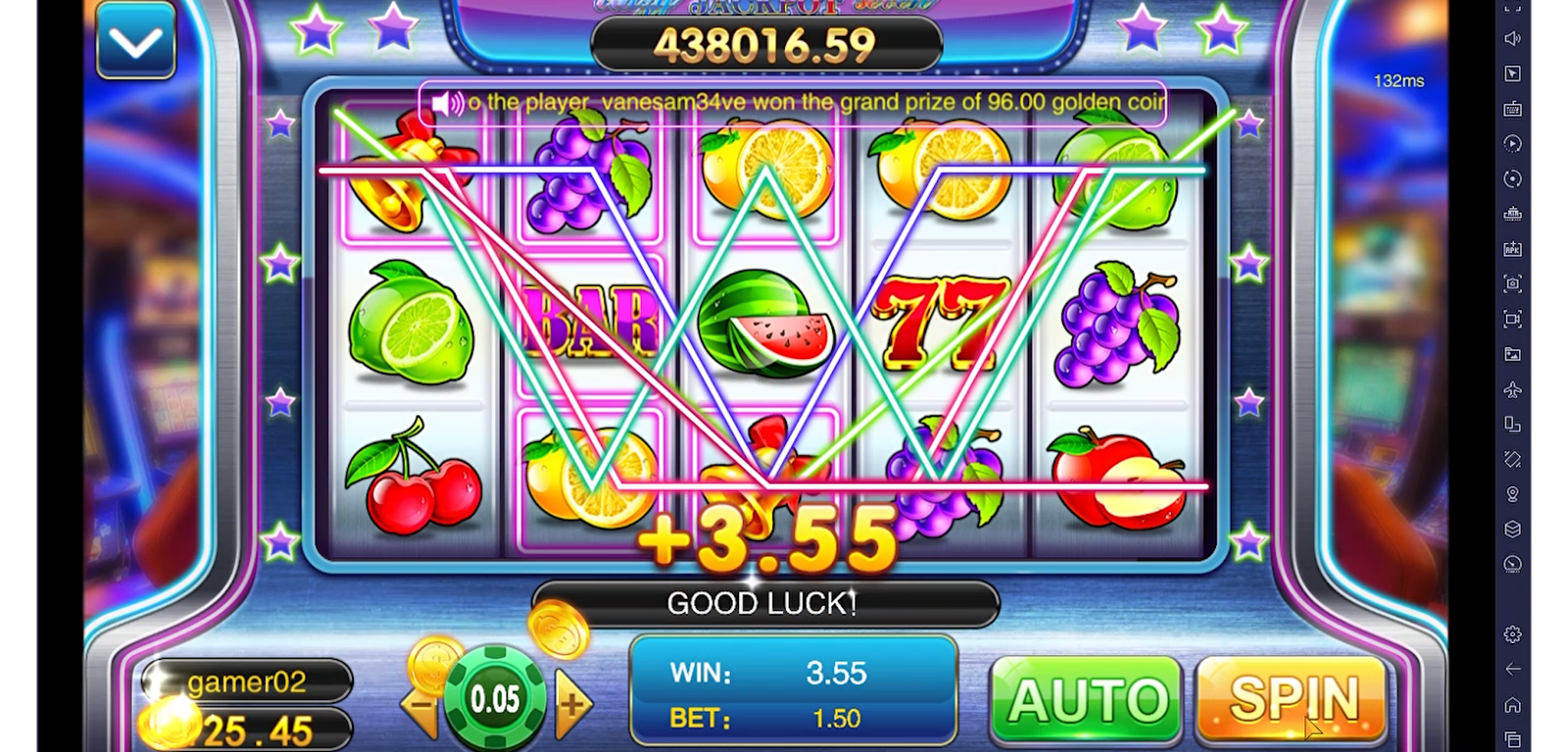The image size is (1568, 752).
Task: Install an APK from the sidebar
Action: [x=1512, y=249]
